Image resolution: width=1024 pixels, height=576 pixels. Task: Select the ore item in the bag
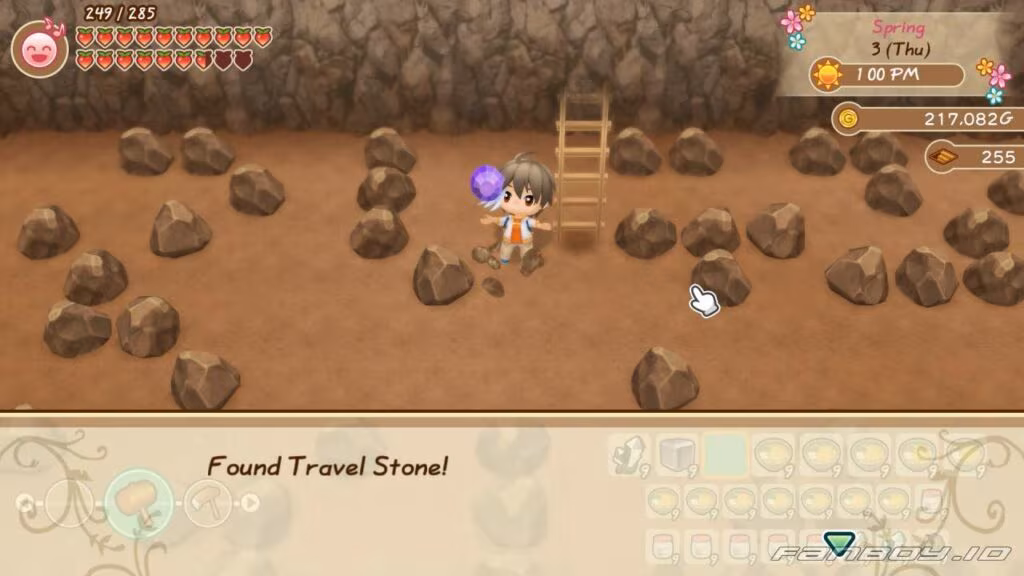[x=629, y=455]
